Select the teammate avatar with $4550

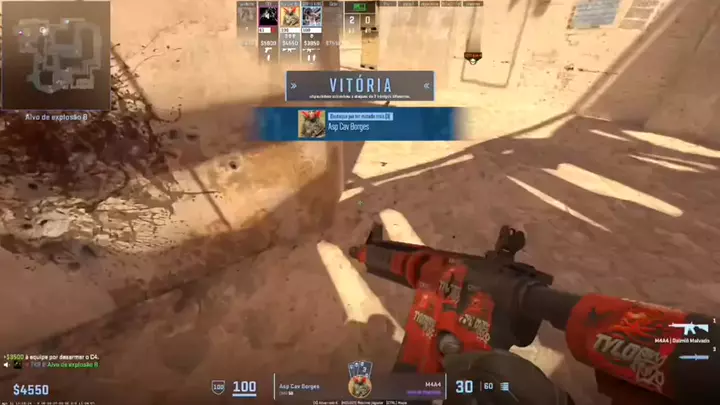coord(290,17)
